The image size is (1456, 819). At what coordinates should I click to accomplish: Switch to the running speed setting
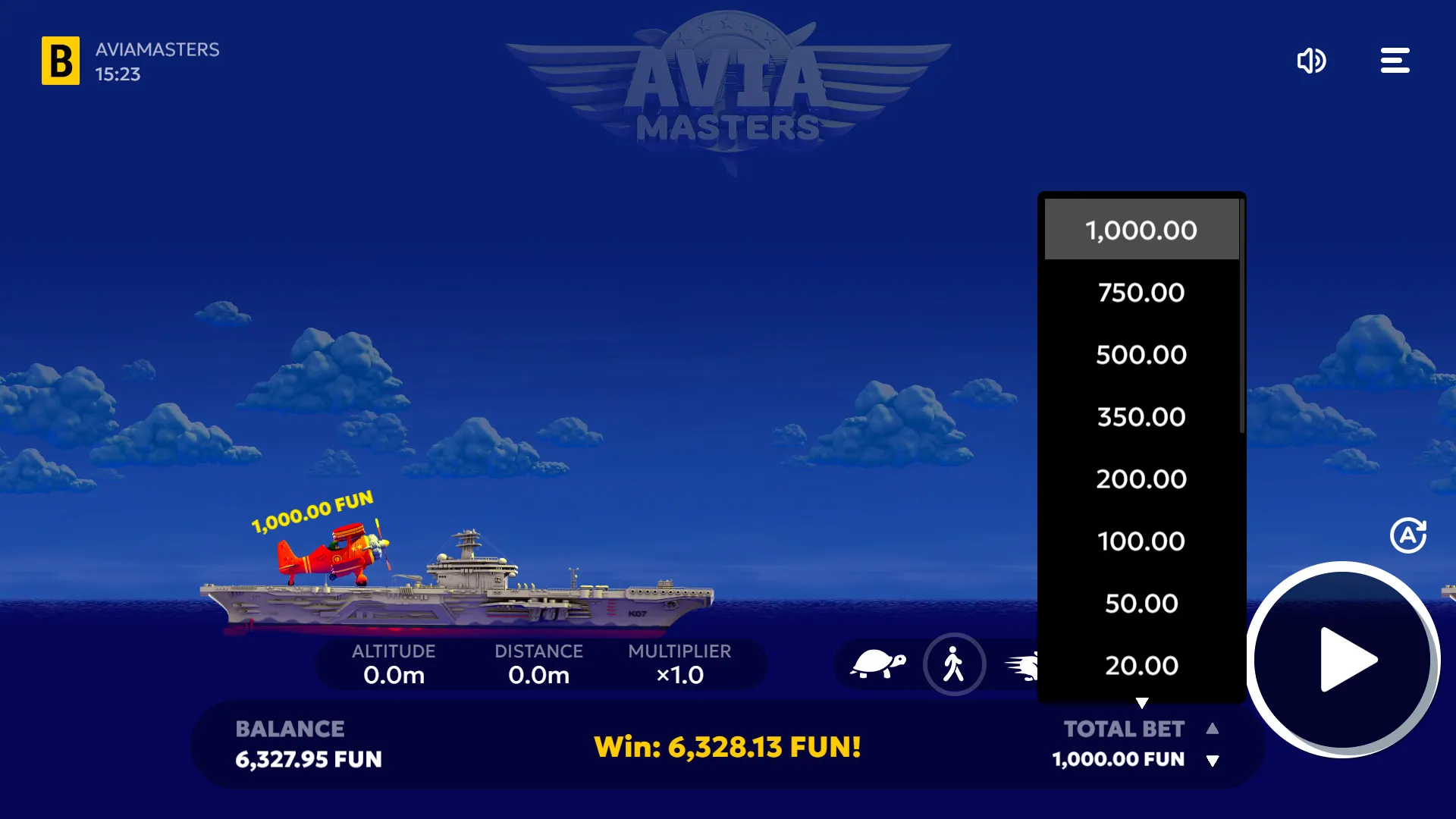tap(1025, 664)
